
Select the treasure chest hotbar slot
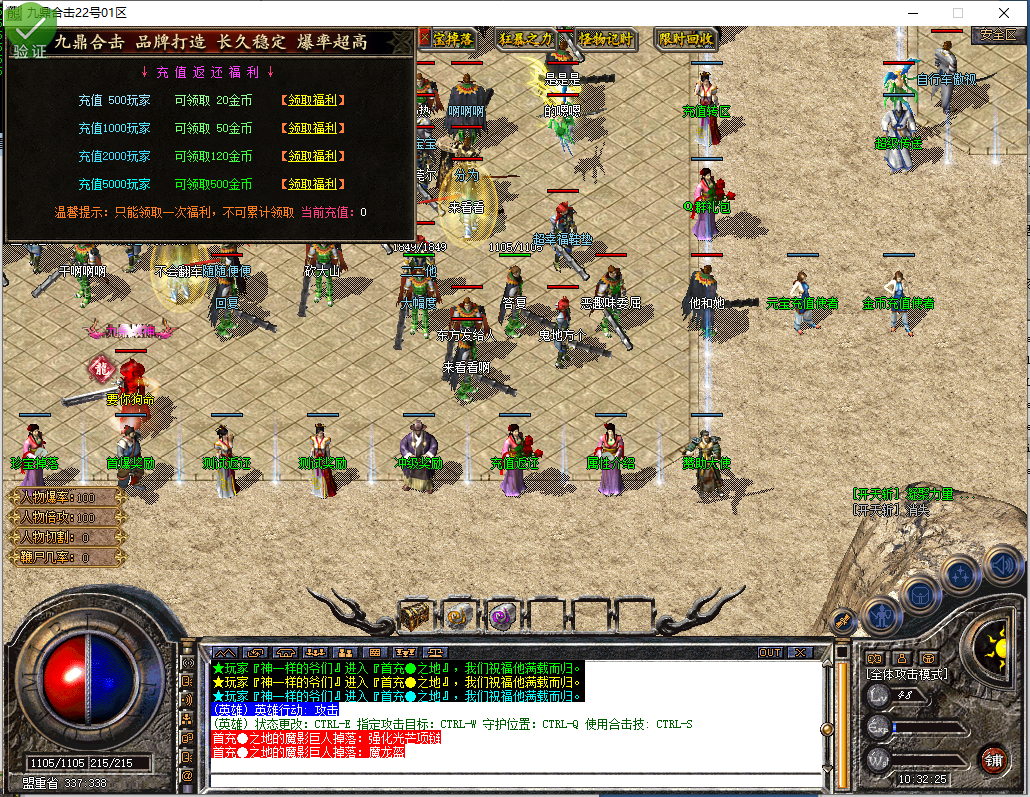click(x=415, y=617)
